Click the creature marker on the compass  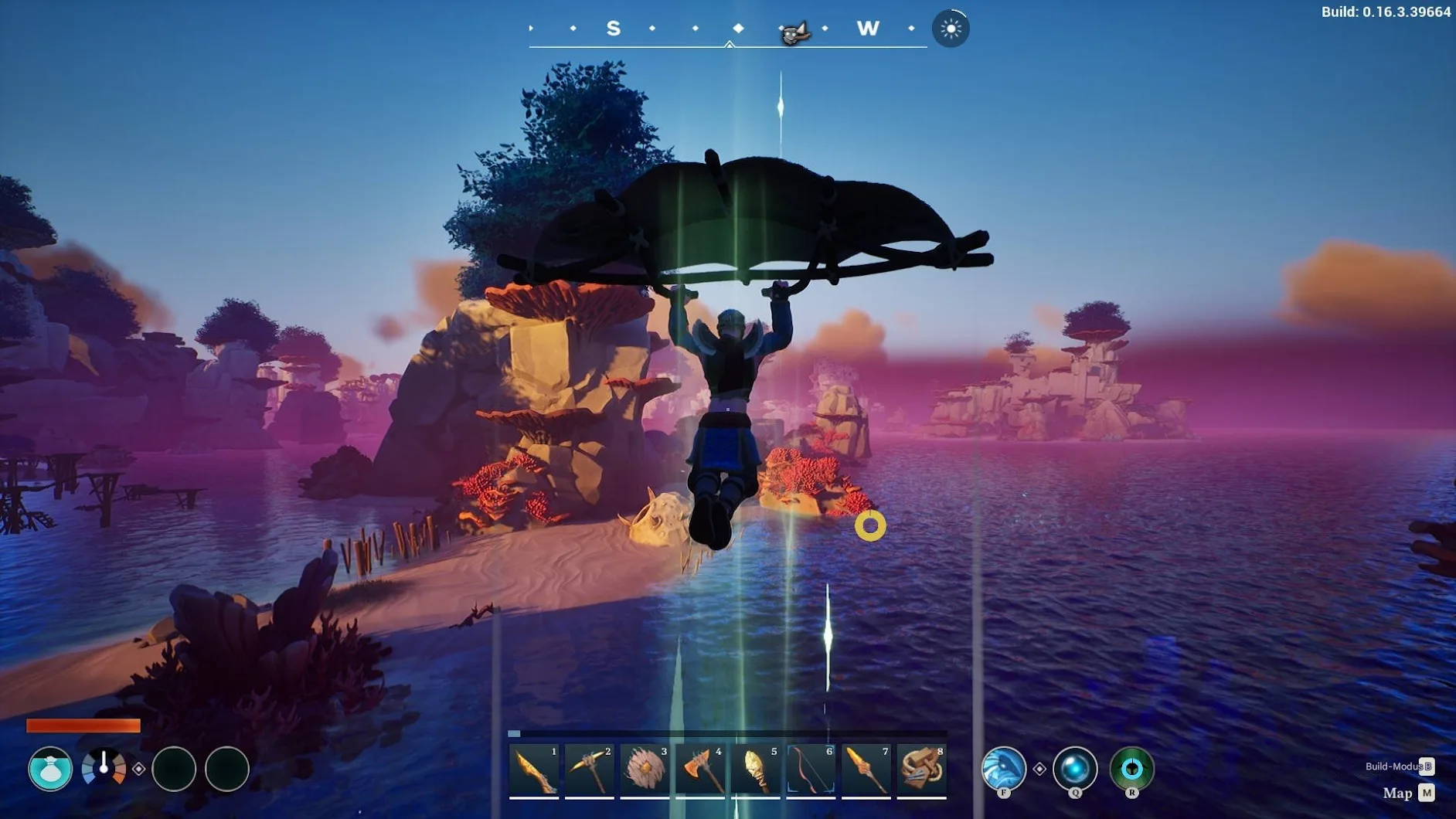(794, 32)
